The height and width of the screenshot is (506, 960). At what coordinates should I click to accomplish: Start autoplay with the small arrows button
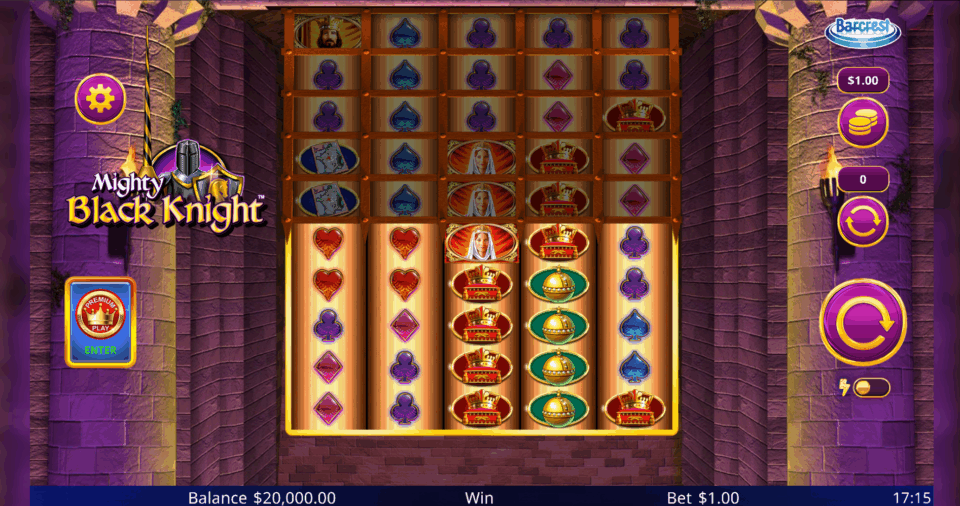(862, 222)
